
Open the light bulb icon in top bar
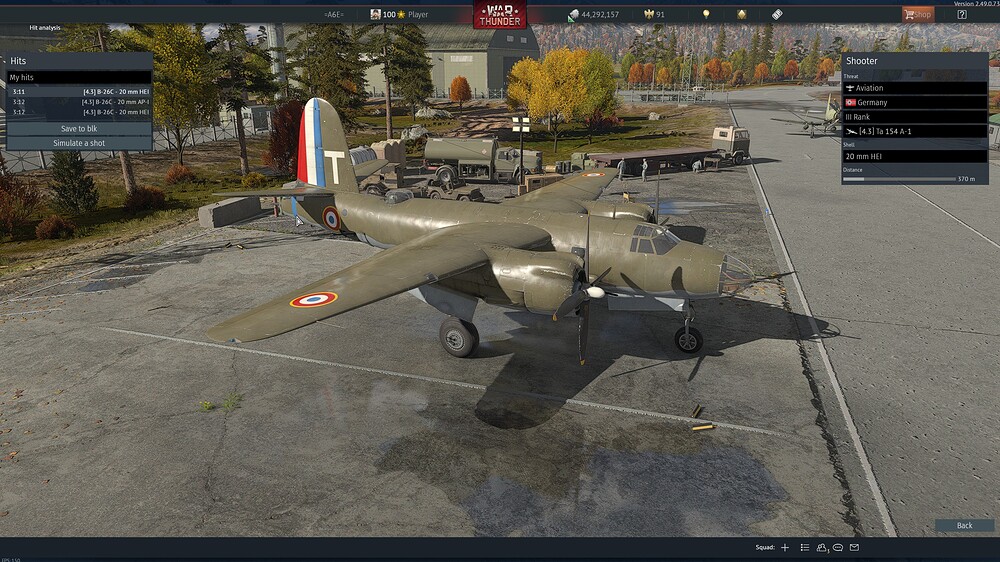tap(706, 14)
